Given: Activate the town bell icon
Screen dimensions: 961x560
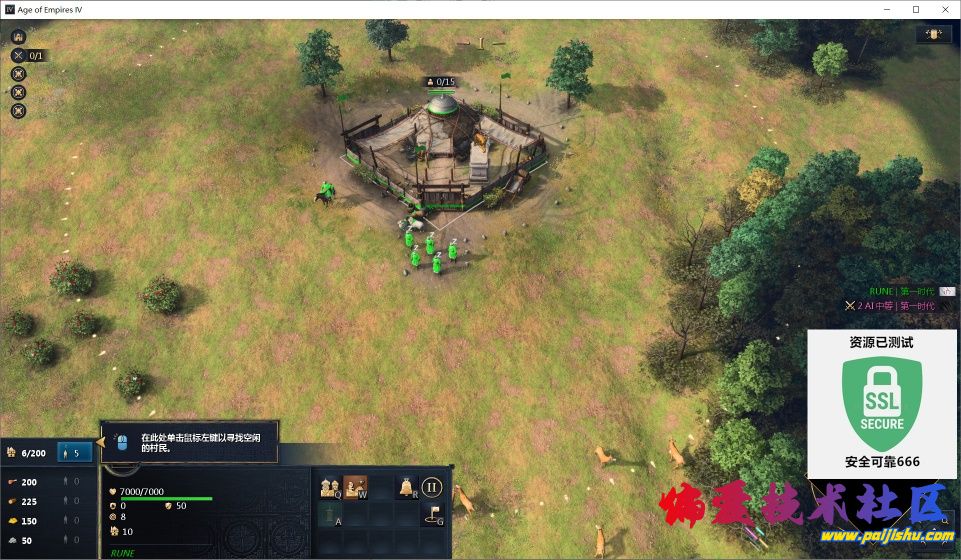Looking at the screenshot, I should [x=407, y=487].
